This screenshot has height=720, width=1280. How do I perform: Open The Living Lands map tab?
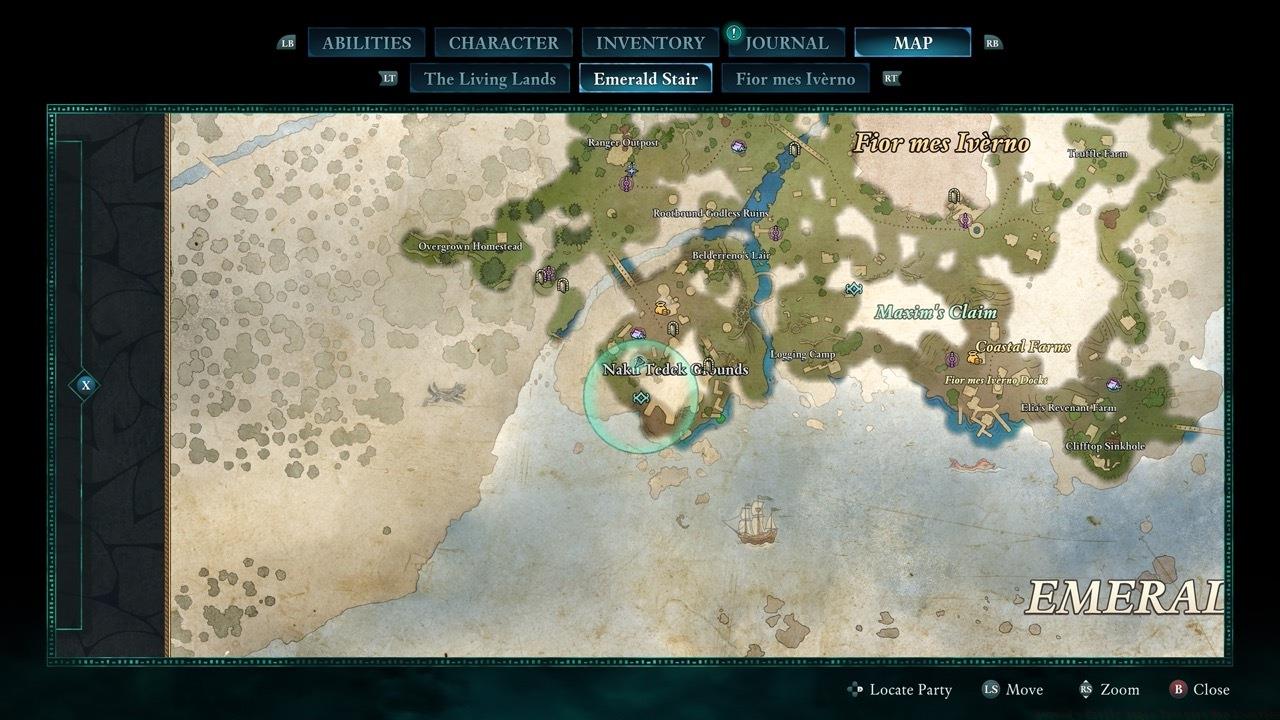(x=489, y=78)
